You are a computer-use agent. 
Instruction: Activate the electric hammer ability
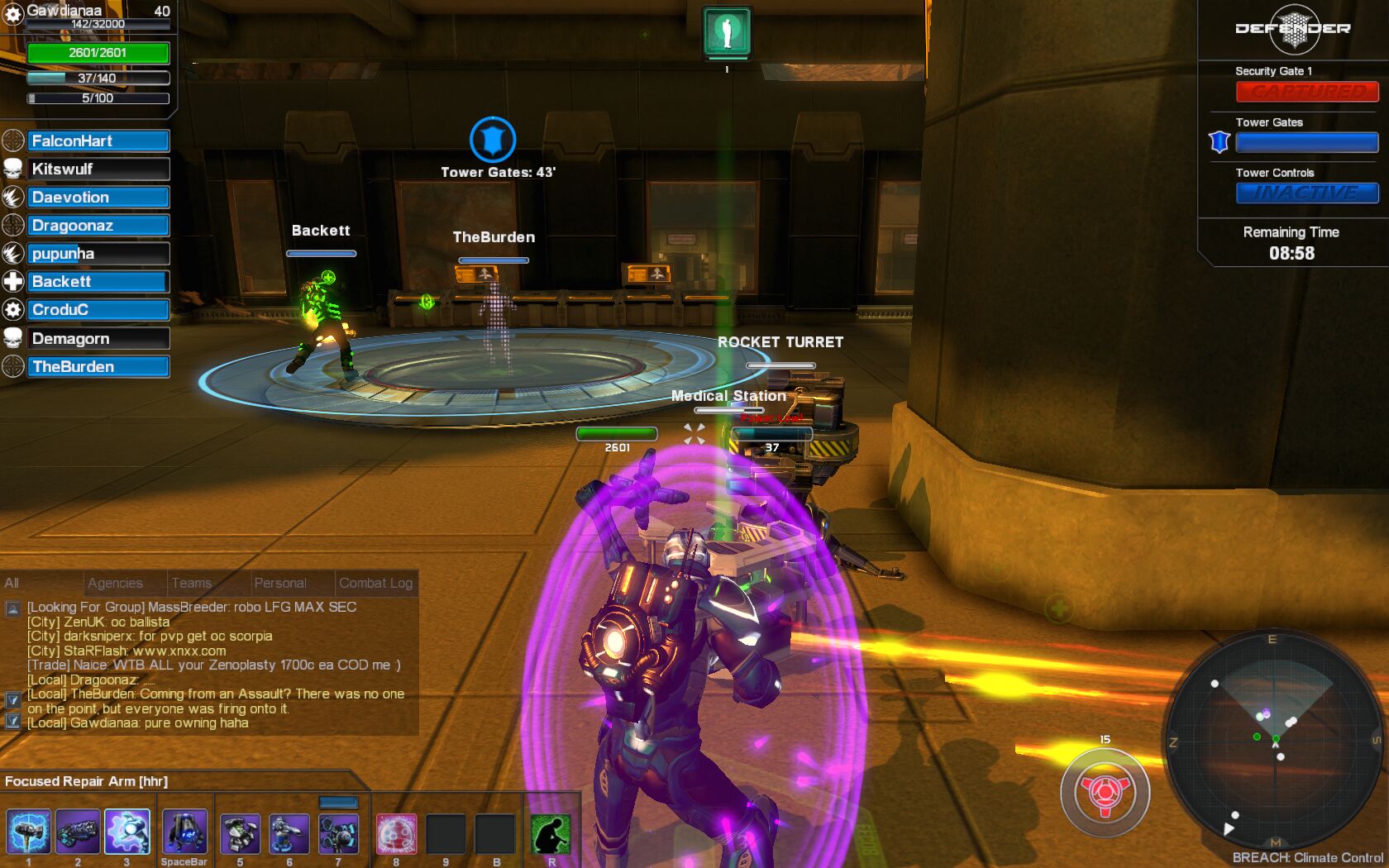[x=28, y=832]
